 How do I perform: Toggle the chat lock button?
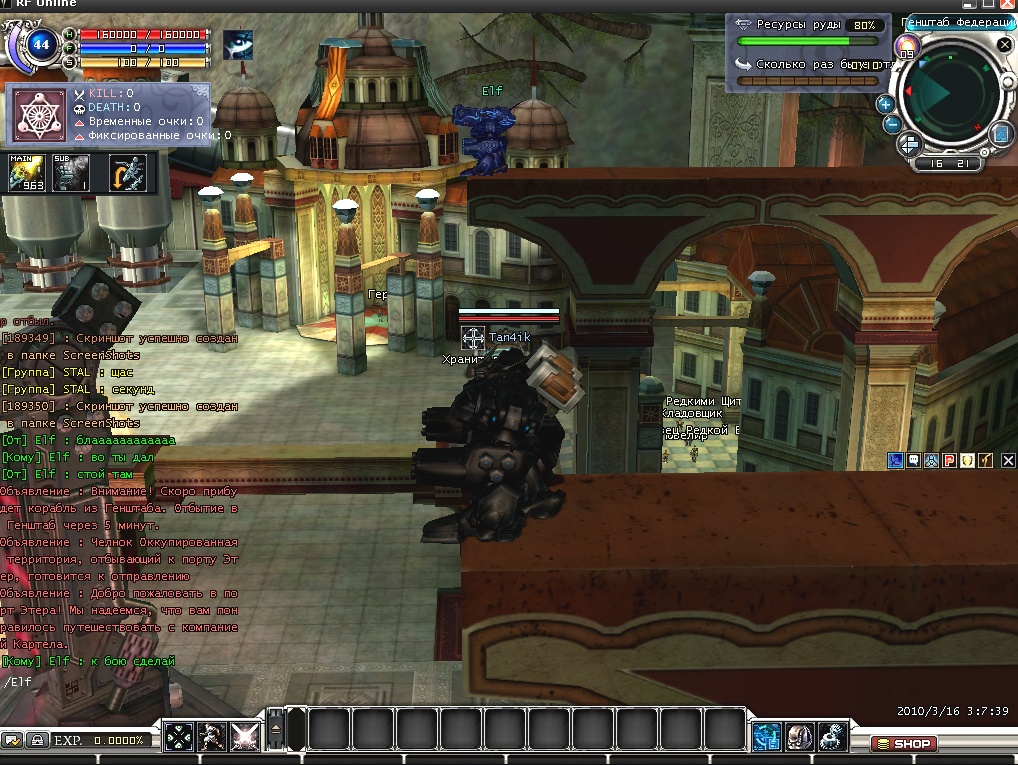pyautogui.click(x=35, y=740)
